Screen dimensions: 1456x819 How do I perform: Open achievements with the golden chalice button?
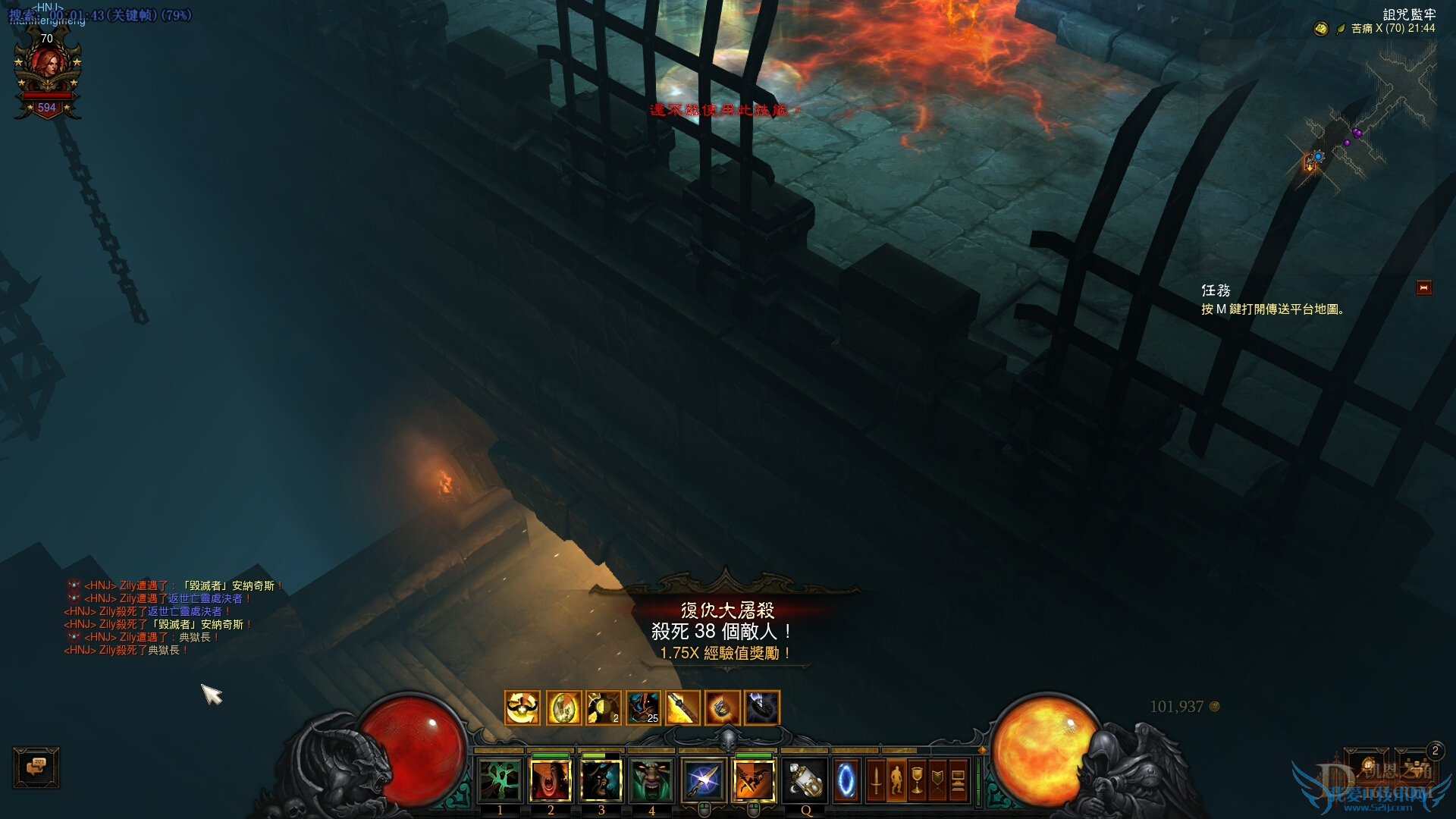pos(917,780)
